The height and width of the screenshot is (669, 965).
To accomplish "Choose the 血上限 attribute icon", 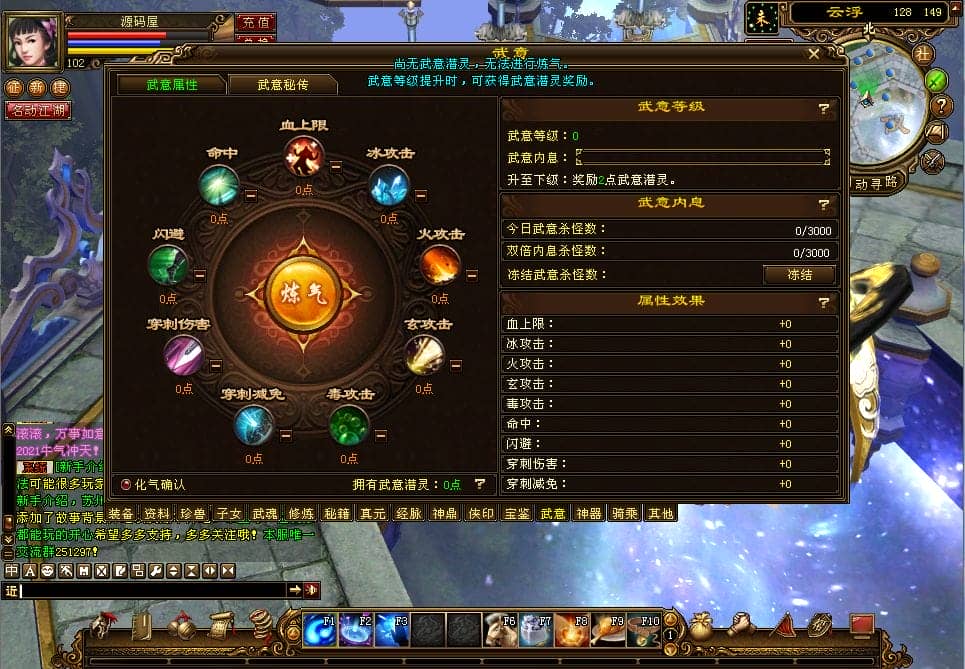I will (303, 157).
